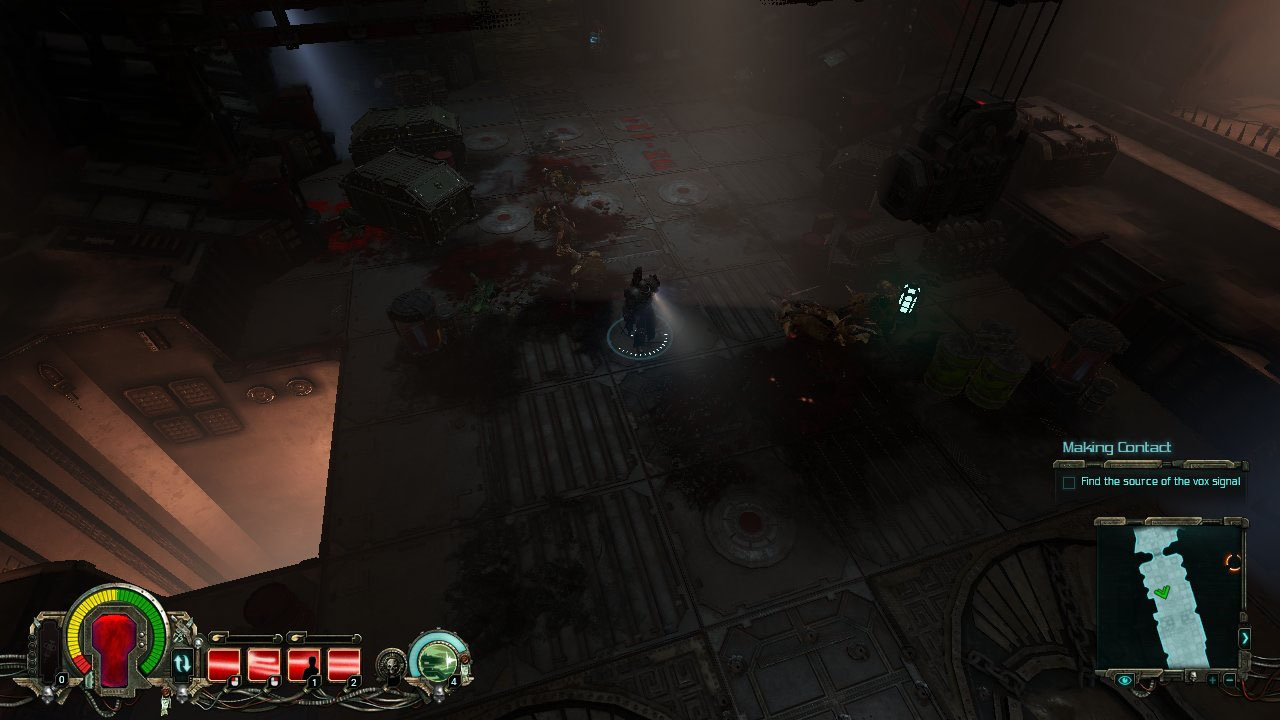The width and height of the screenshot is (1280, 720).
Task: Zoom out the minimap with the minus button
Action: tap(1229, 680)
